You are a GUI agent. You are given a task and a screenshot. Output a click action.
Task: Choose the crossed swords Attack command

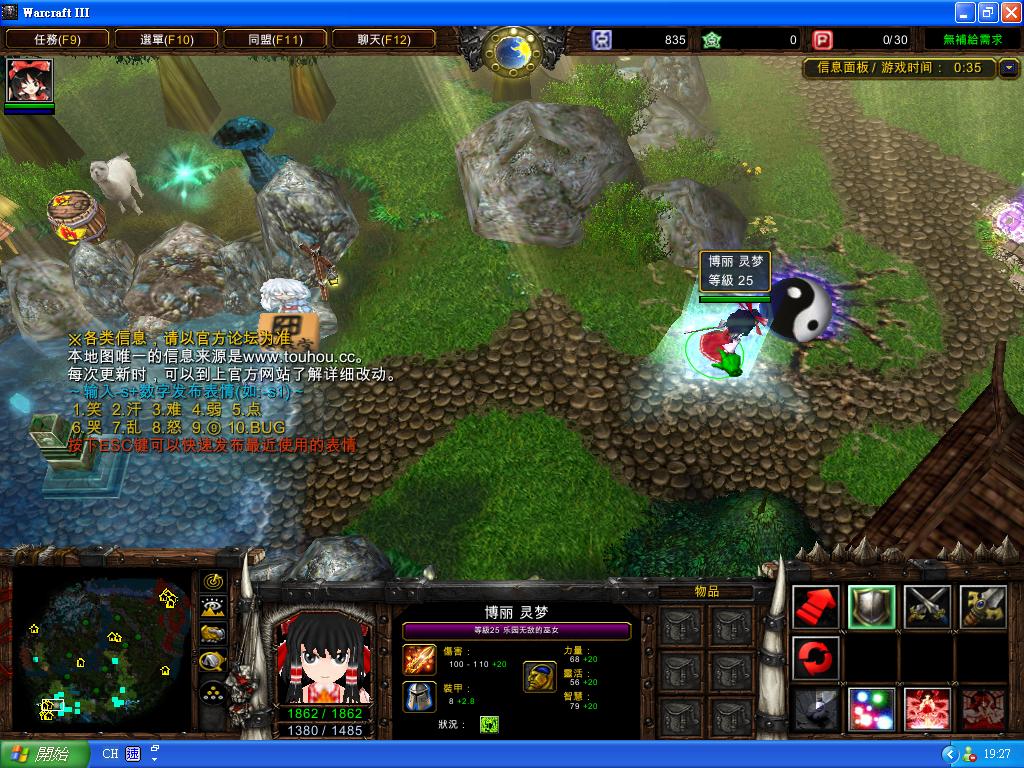coord(927,605)
